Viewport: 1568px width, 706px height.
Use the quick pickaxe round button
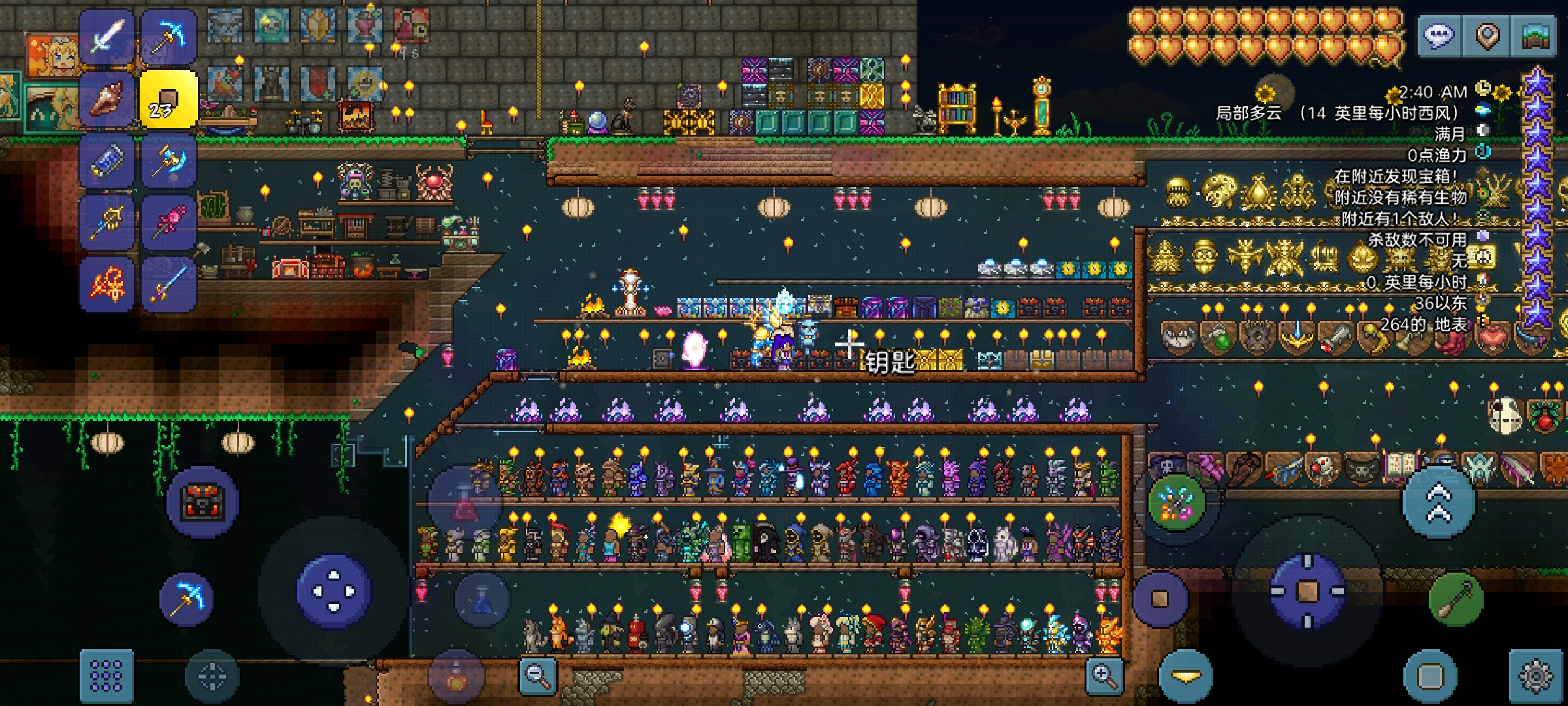(x=187, y=599)
